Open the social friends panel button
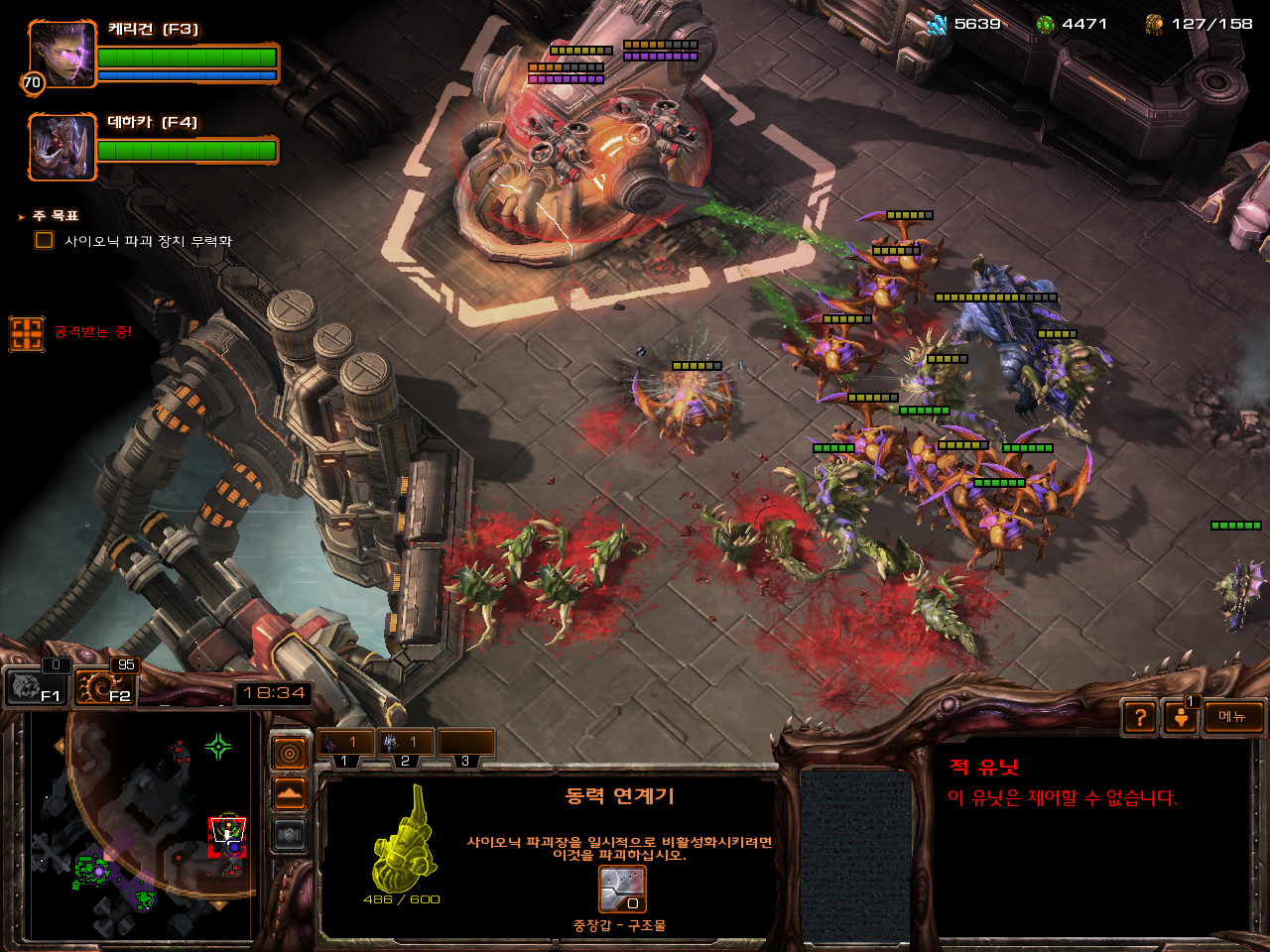 click(1181, 717)
